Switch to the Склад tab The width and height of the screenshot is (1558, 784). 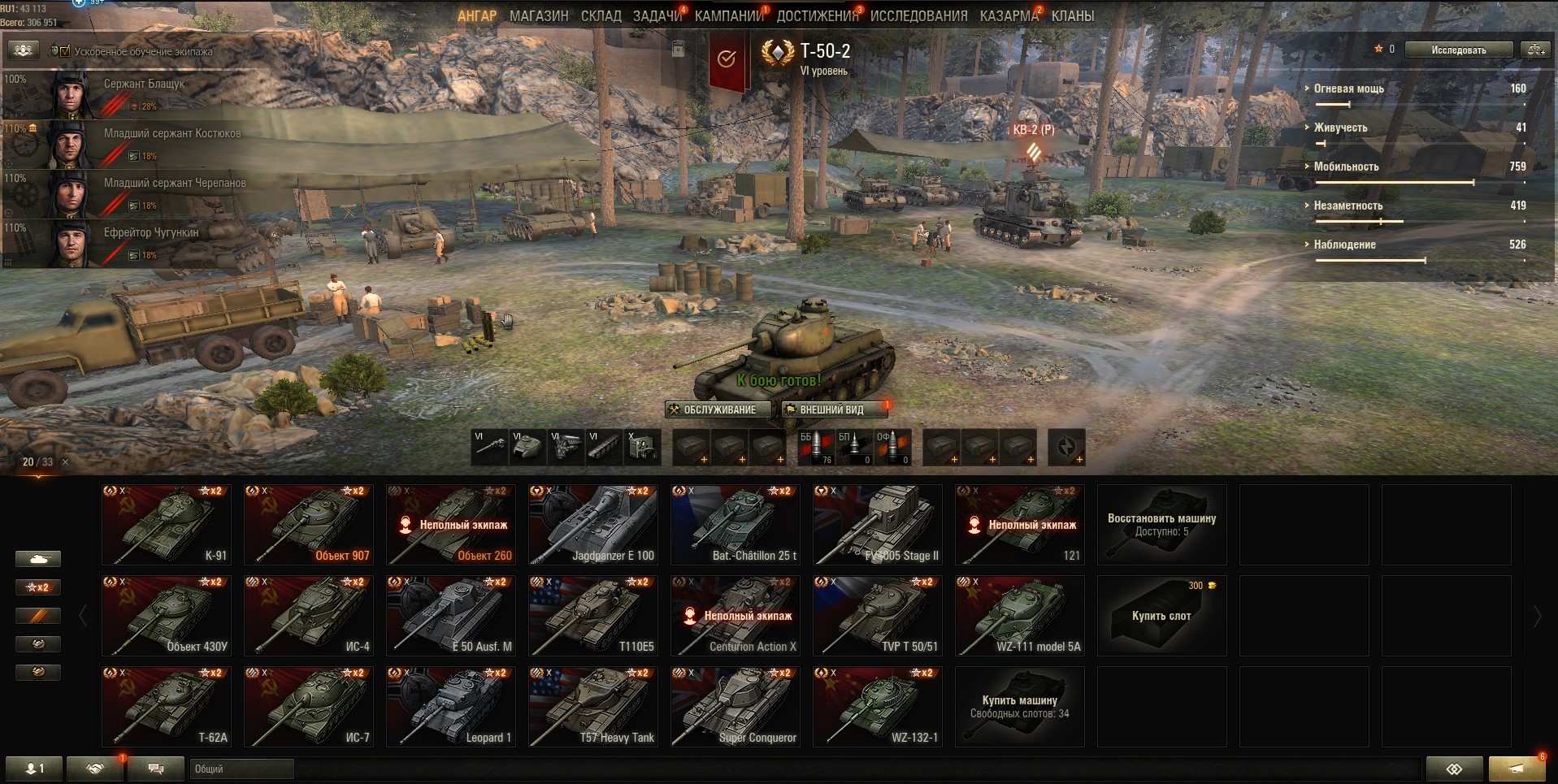point(601,16)
